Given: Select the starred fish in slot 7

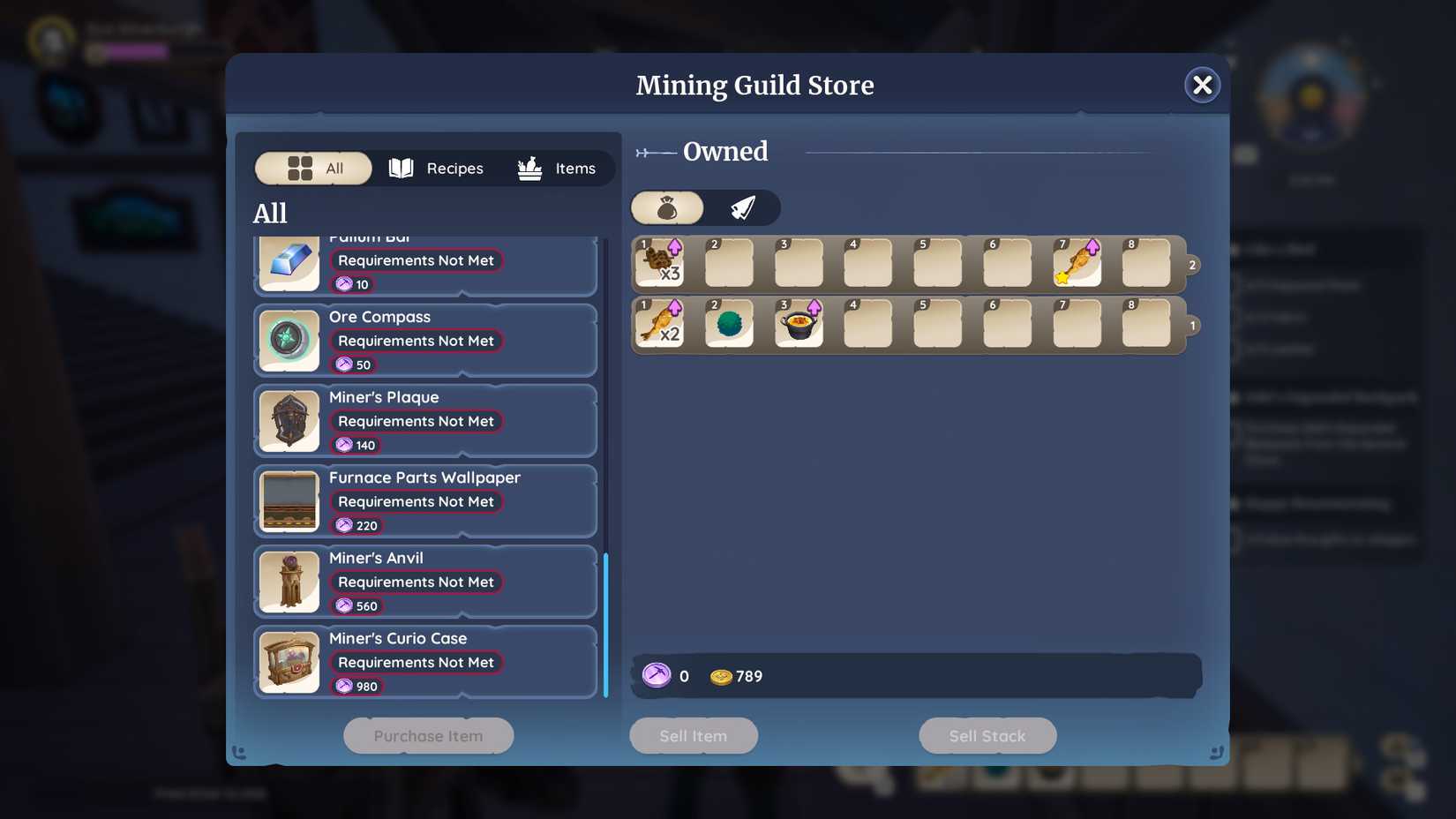Looking at the screenshot, I should coord(1077,263).
